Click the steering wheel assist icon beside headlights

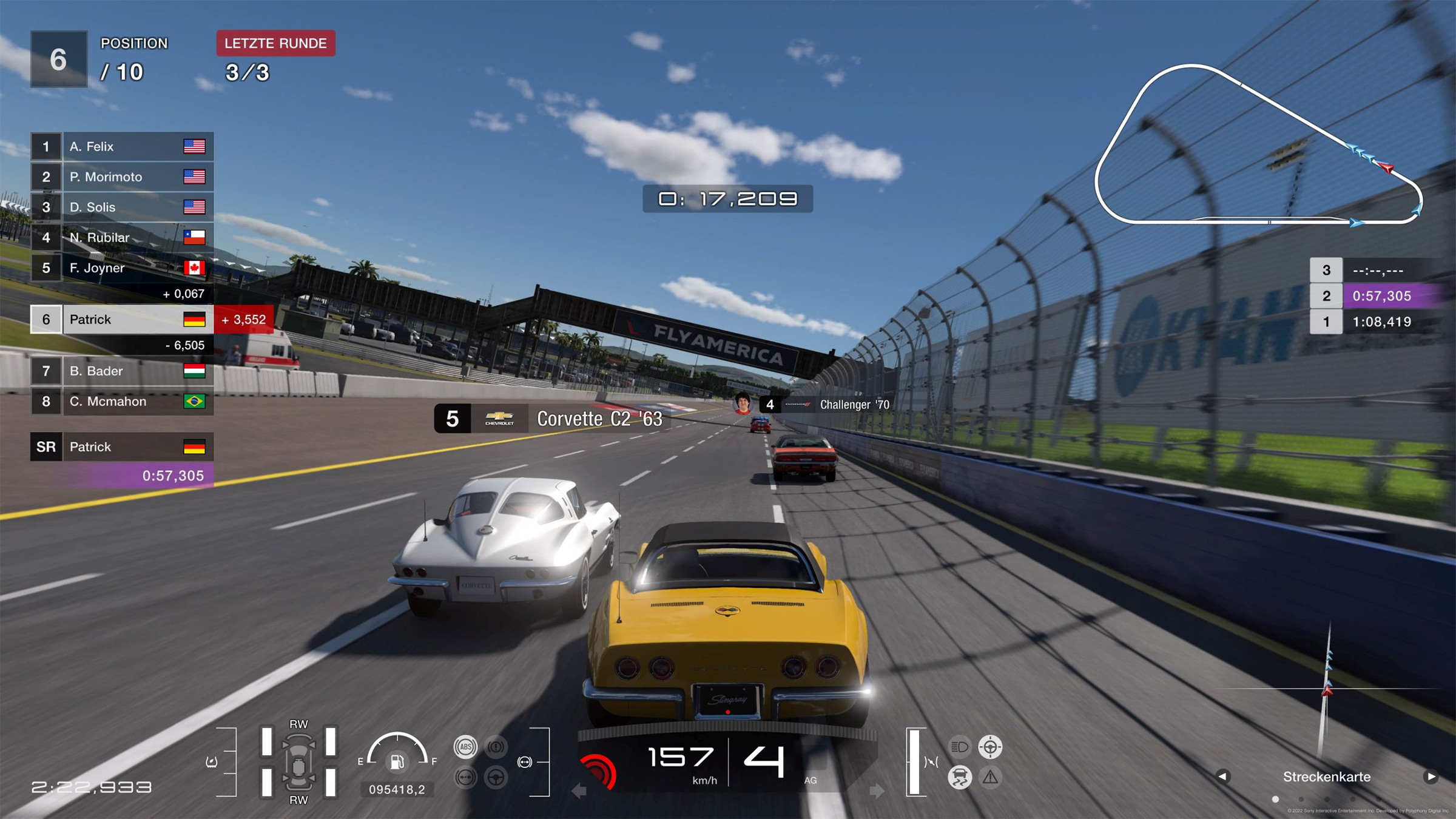990,747
